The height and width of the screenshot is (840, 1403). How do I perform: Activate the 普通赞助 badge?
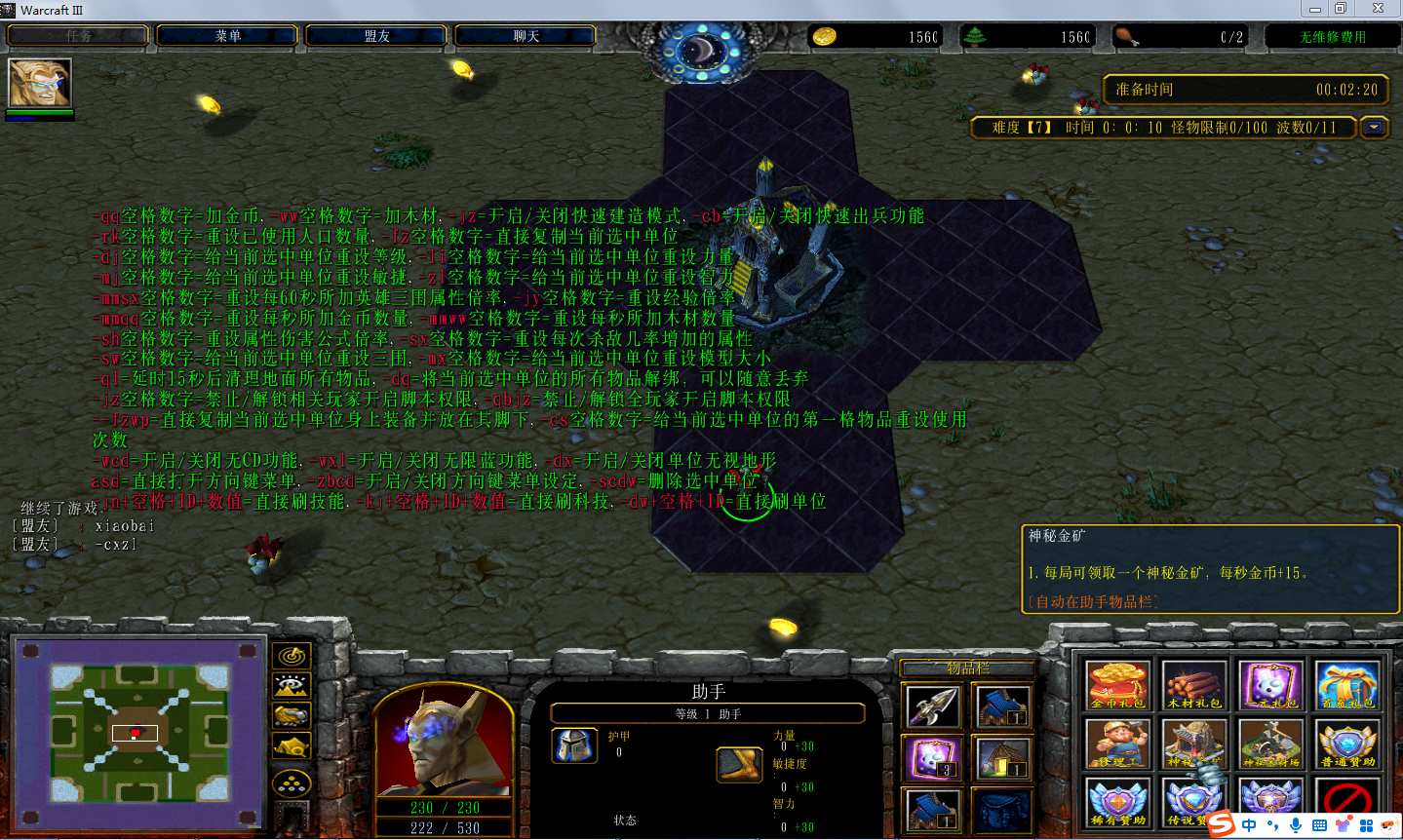tap(1346, 744)
